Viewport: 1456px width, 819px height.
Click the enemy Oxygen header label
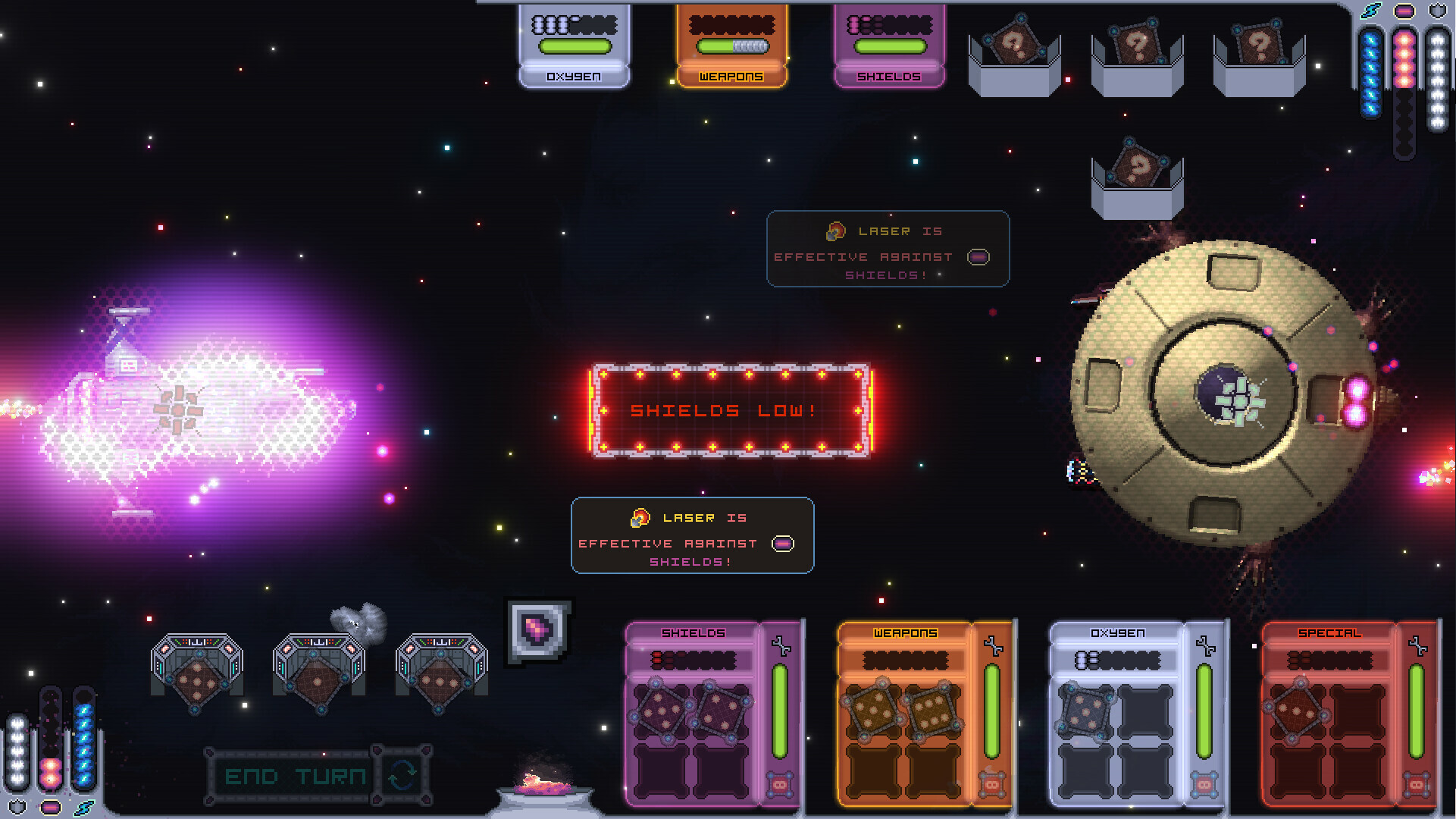(574, 76)
